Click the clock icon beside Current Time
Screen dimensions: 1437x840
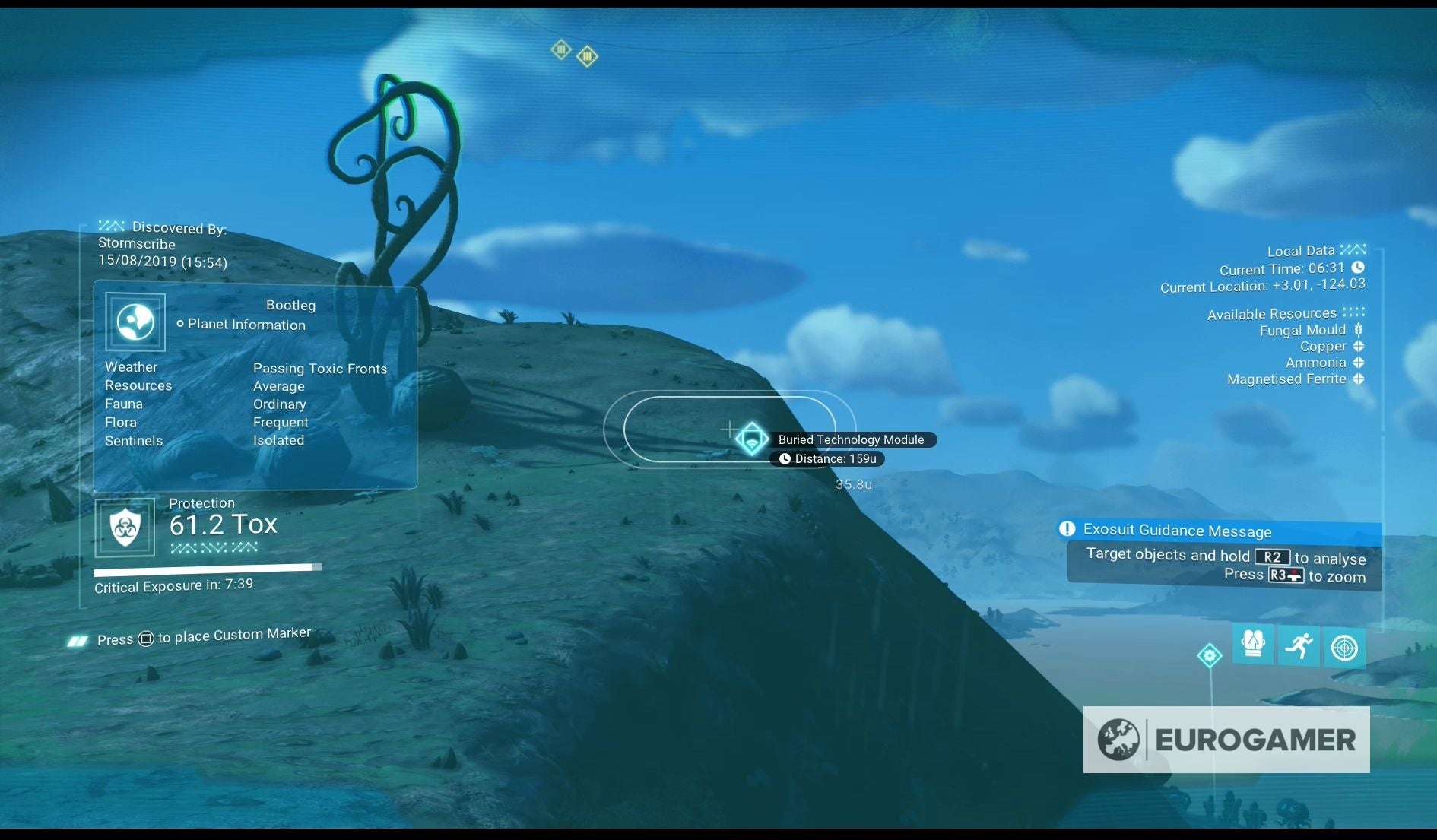1356,268
